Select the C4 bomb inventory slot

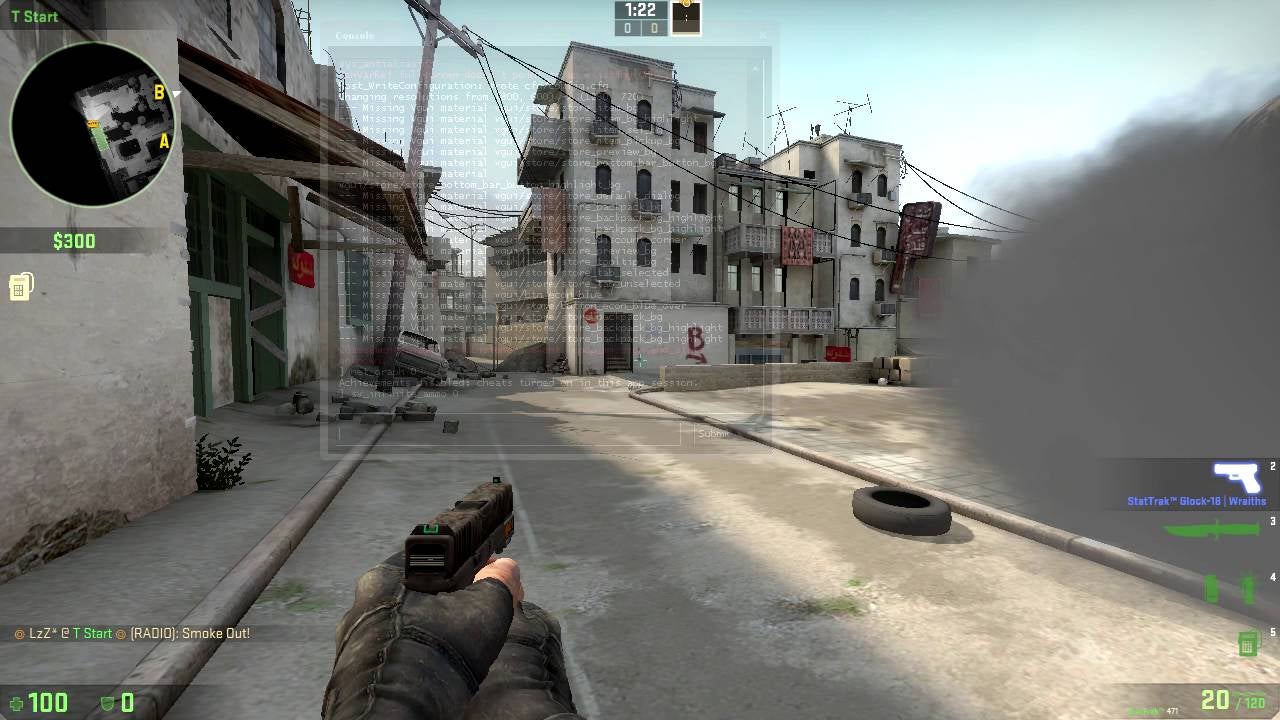pos(1247,643)
